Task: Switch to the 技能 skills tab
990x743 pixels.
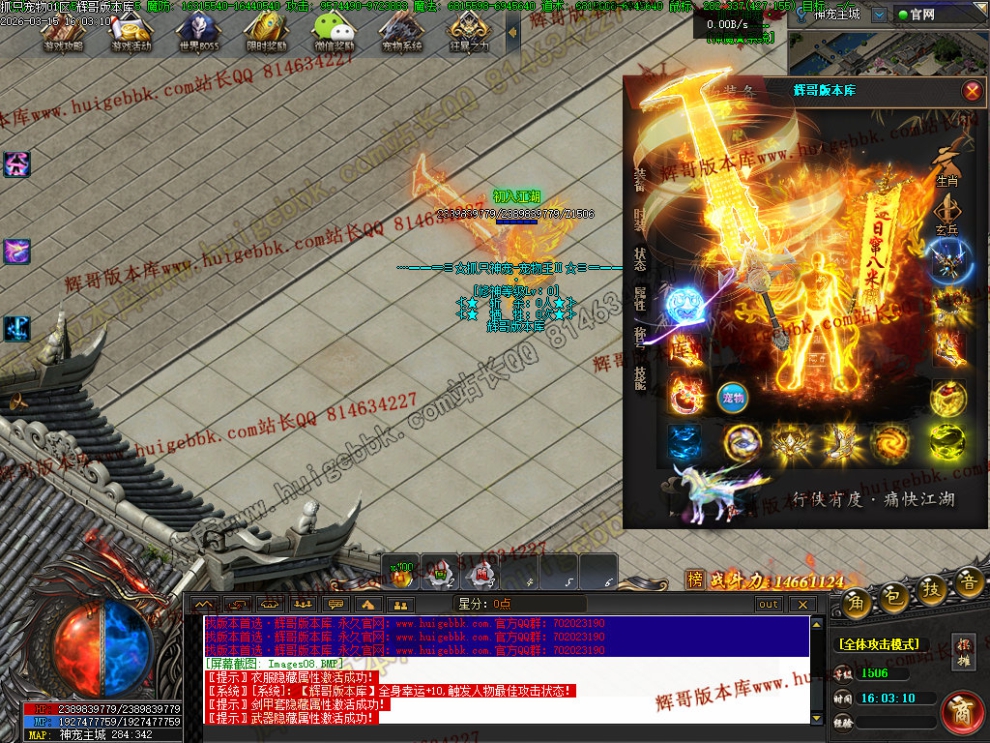Action: point(639,376)
